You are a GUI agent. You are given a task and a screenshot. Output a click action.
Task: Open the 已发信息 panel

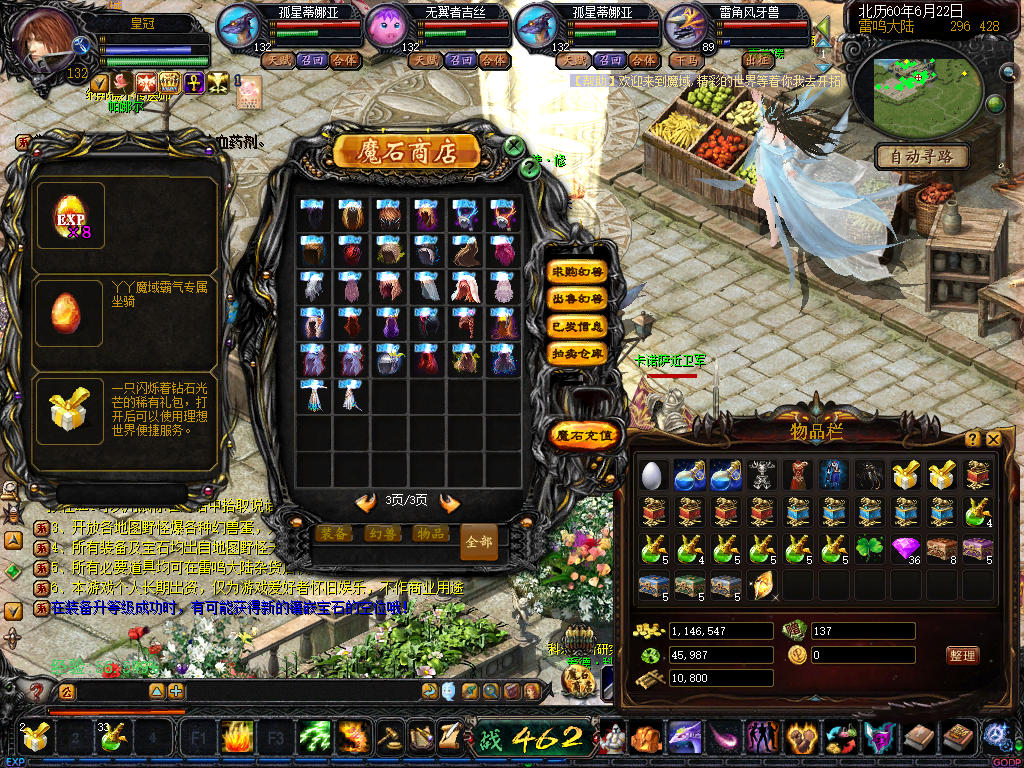578,326
